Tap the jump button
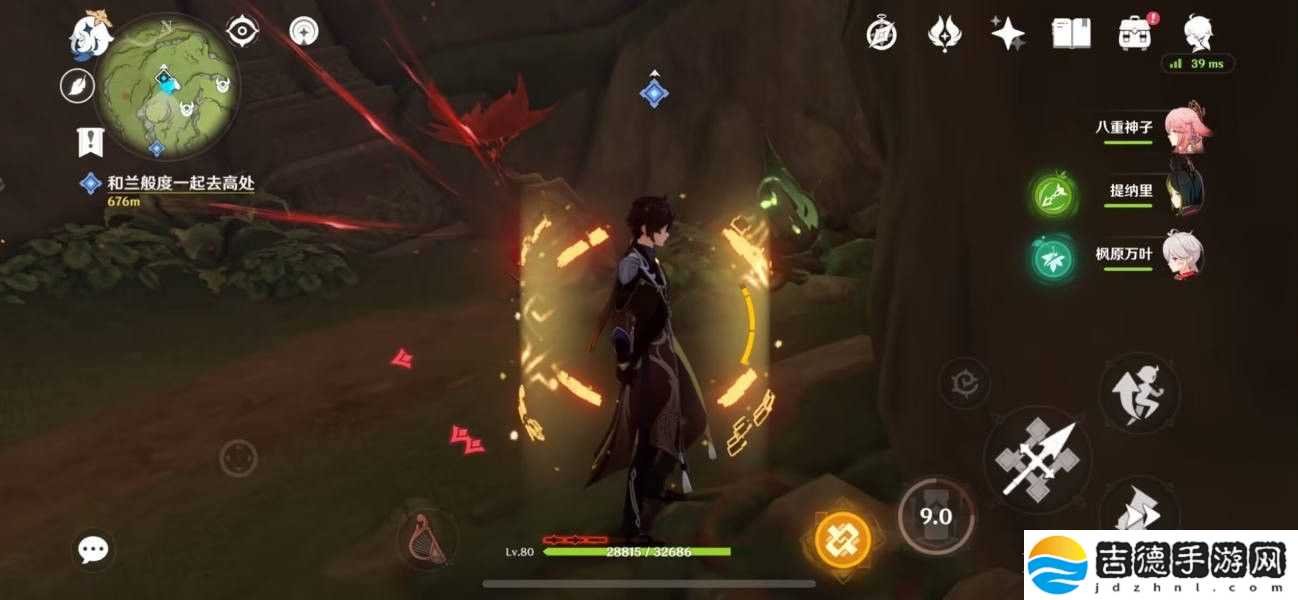 tap(1138, 393)
